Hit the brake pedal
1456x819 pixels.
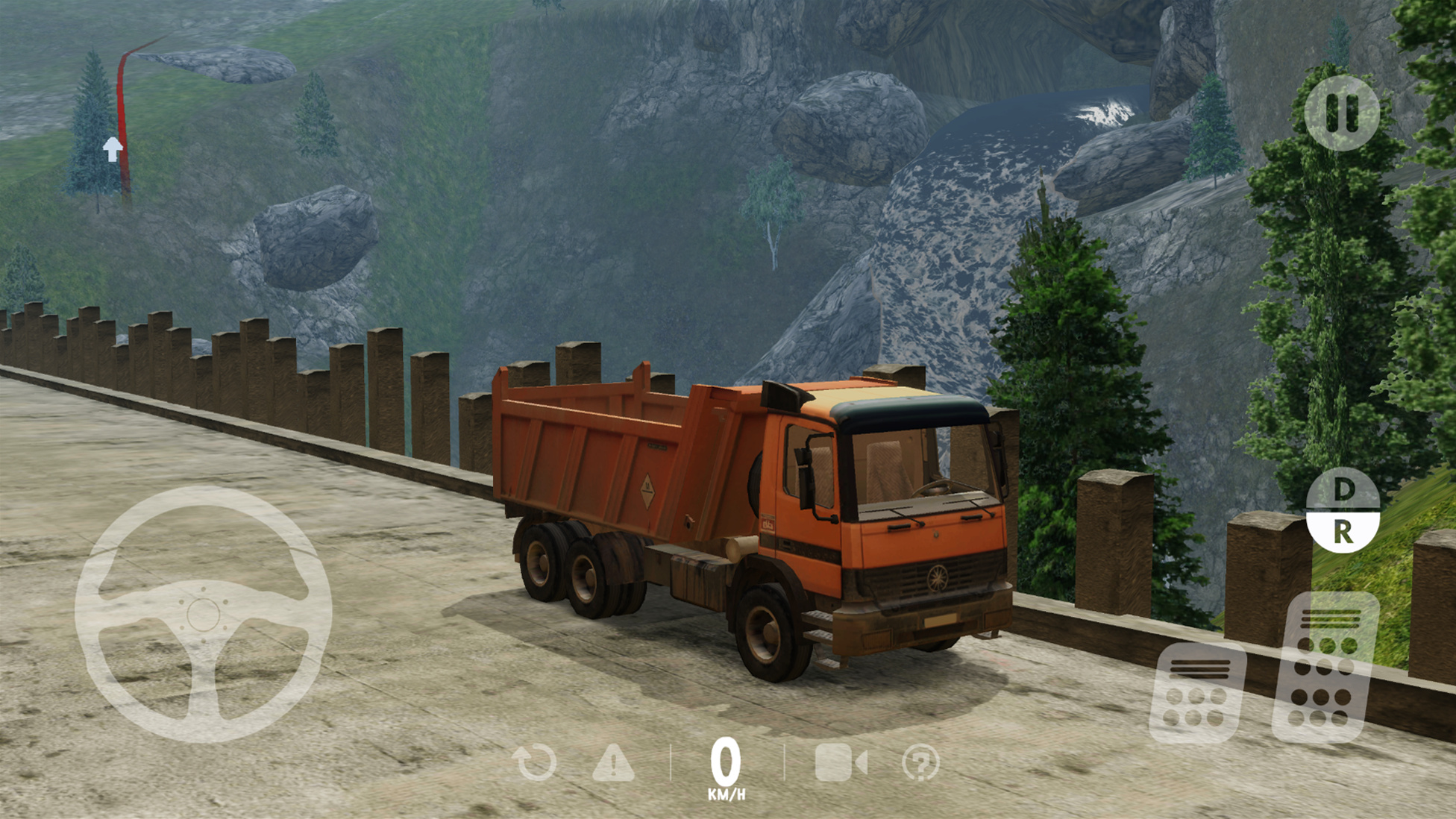pyautogui.click(x=1196, y=691)
